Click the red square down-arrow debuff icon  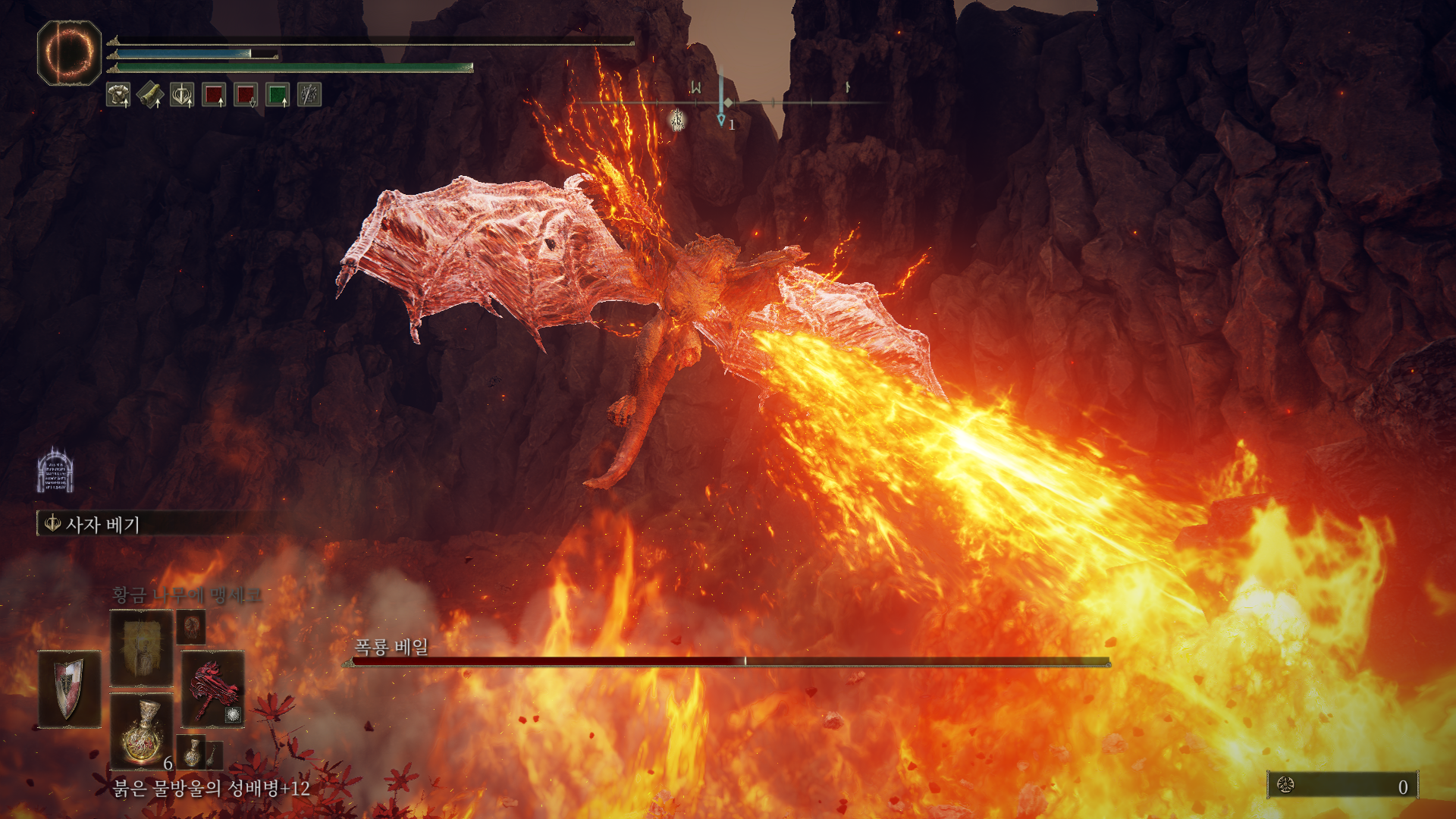246,95
